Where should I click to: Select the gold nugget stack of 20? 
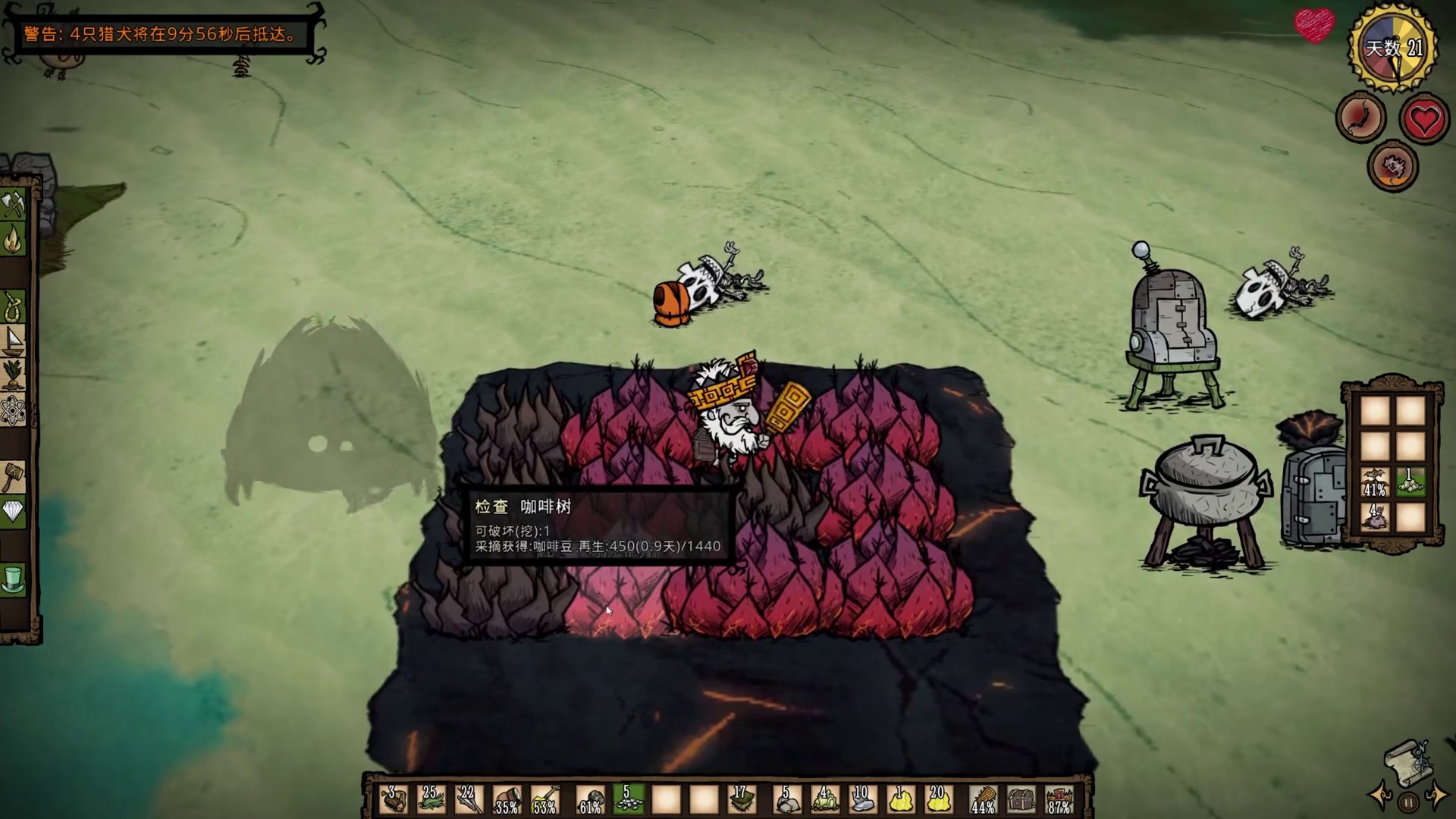pyautogui.click(x=938, y=799)
